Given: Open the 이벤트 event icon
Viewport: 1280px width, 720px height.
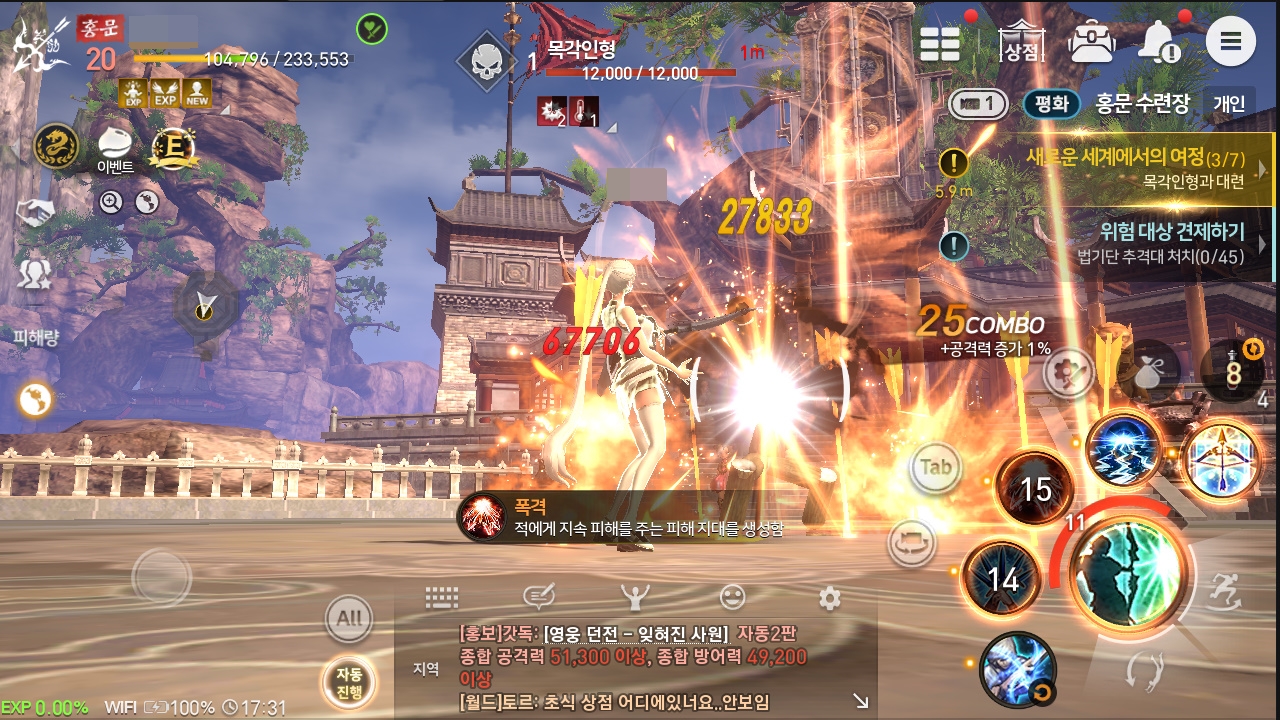Looking at the screenshot, I should (116, 148).
